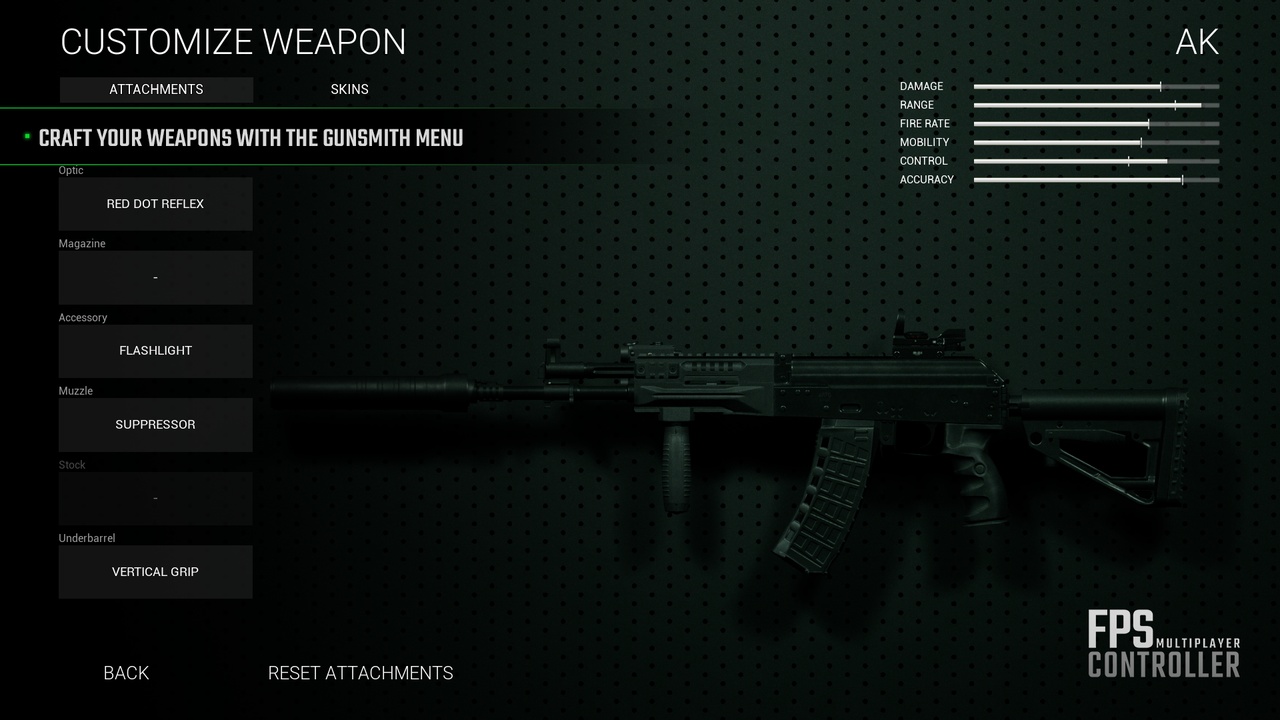Select the Vertical Grip underbarrel slot
The image size is (1280, 720).
tap(155, 572)
